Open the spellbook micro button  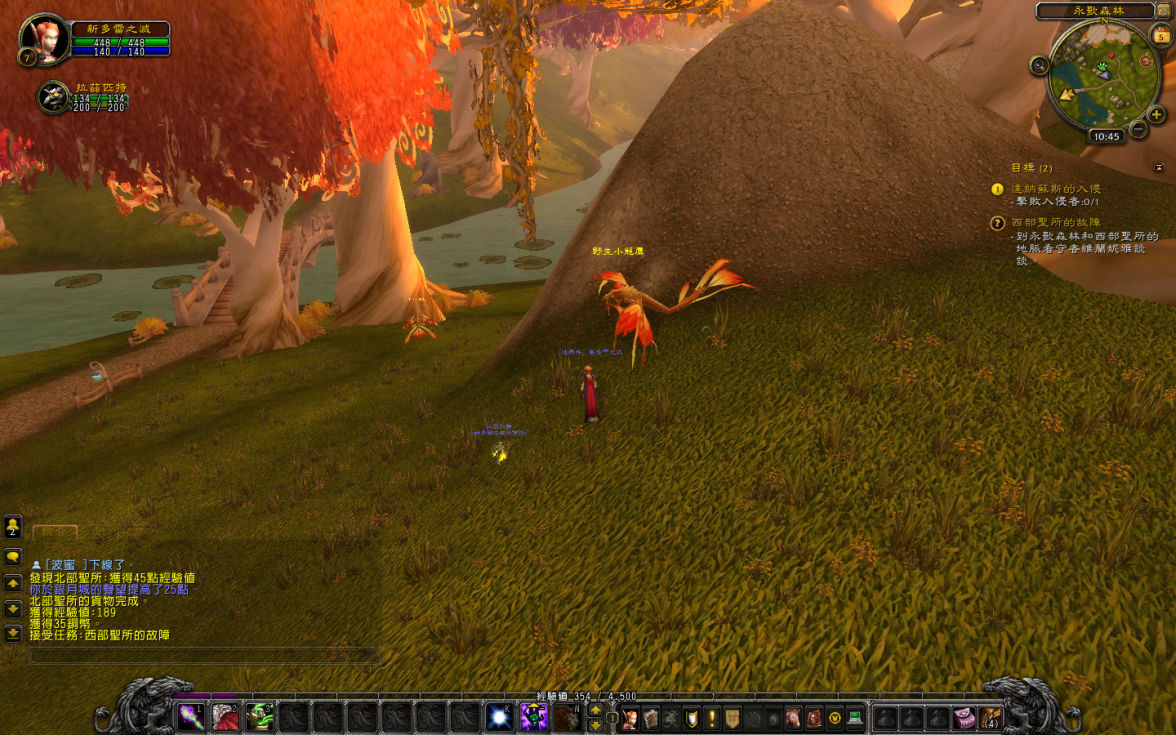tap(651, 717)
